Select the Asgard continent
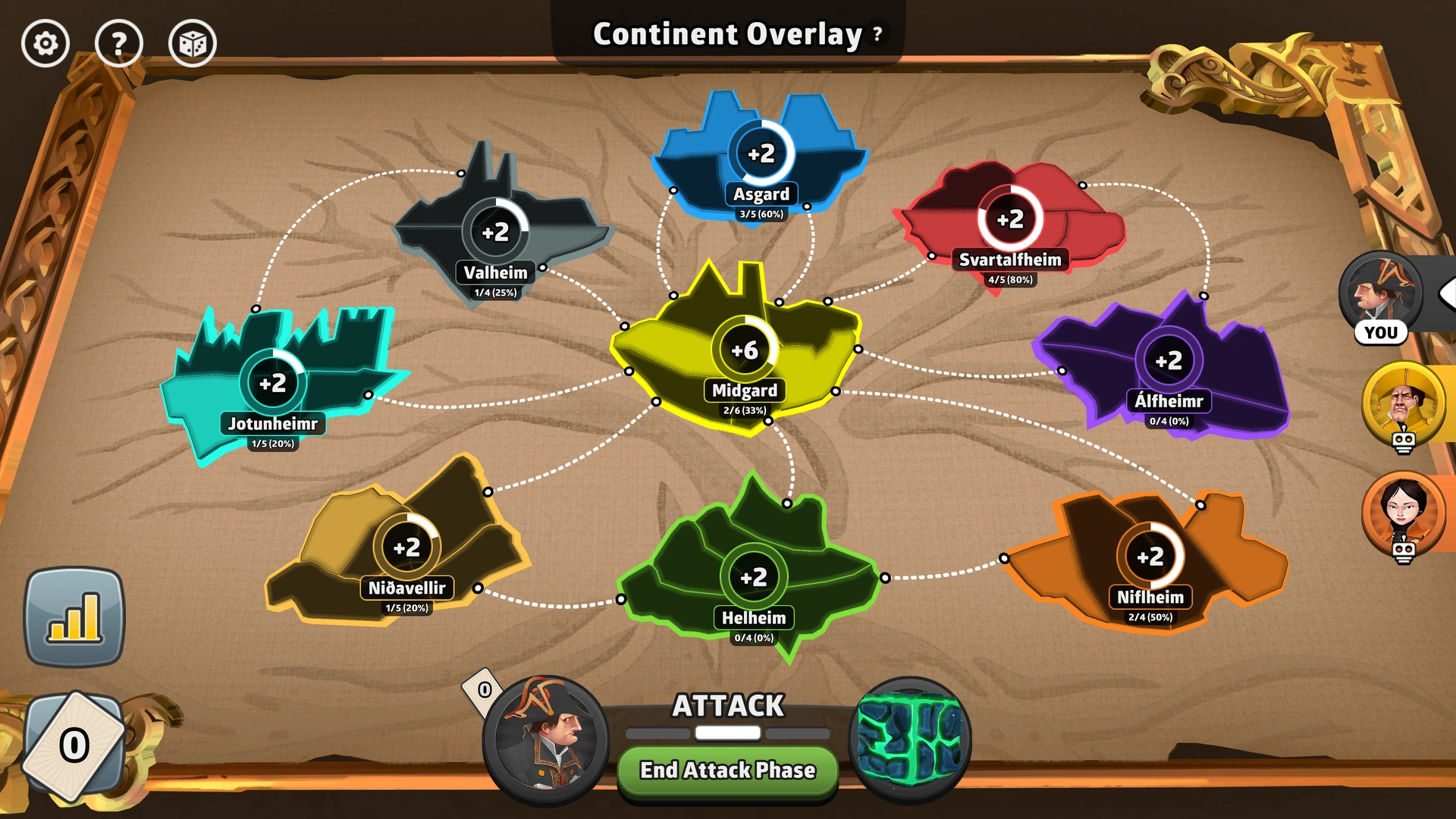Image resolution: width=1456 pixels, height=819 pixels. coord(762,152)
